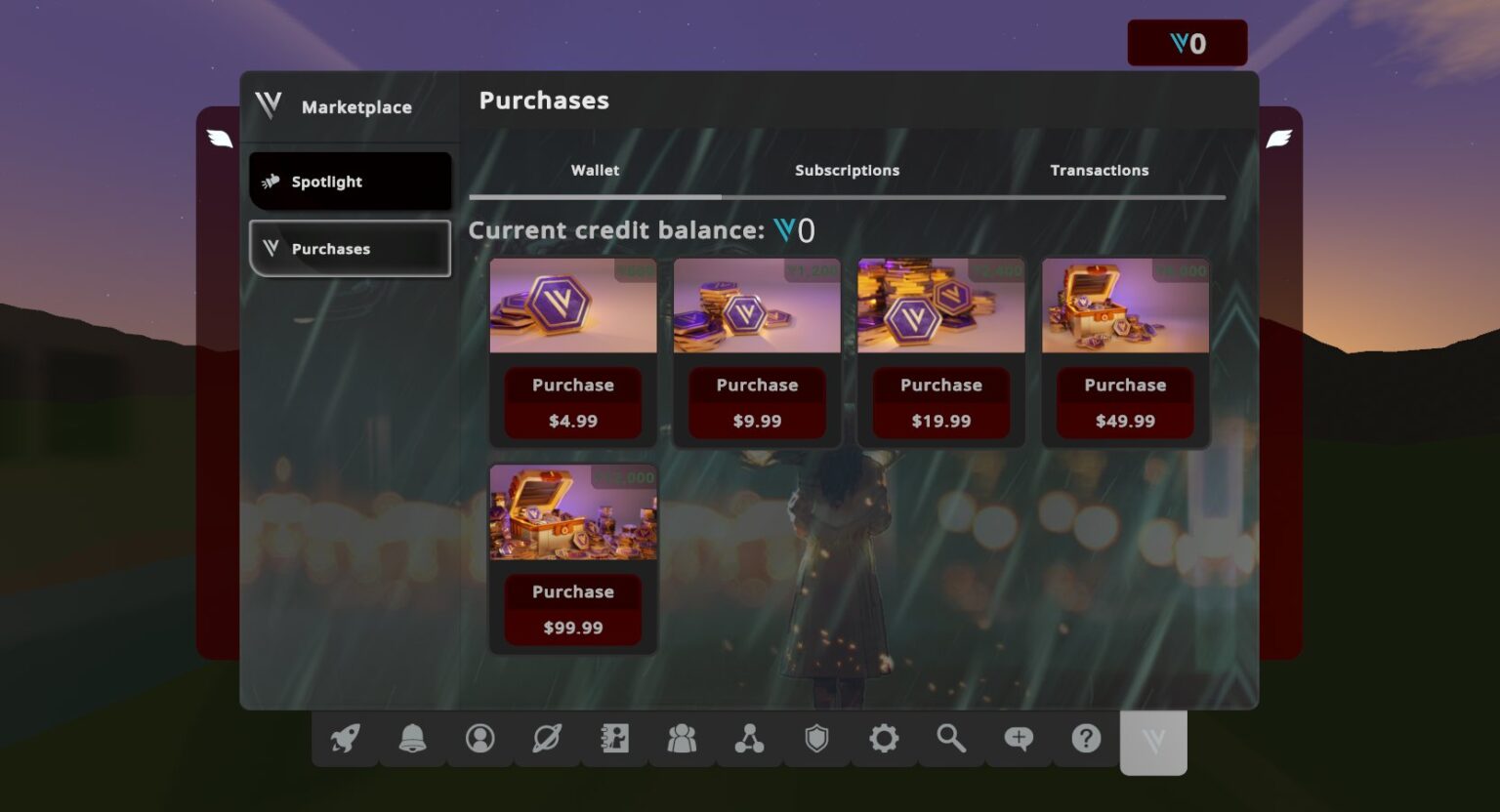Open the rocket launch icon in the taskbar
Viewport: 1500px width, 812px height.
click(345, 739)
